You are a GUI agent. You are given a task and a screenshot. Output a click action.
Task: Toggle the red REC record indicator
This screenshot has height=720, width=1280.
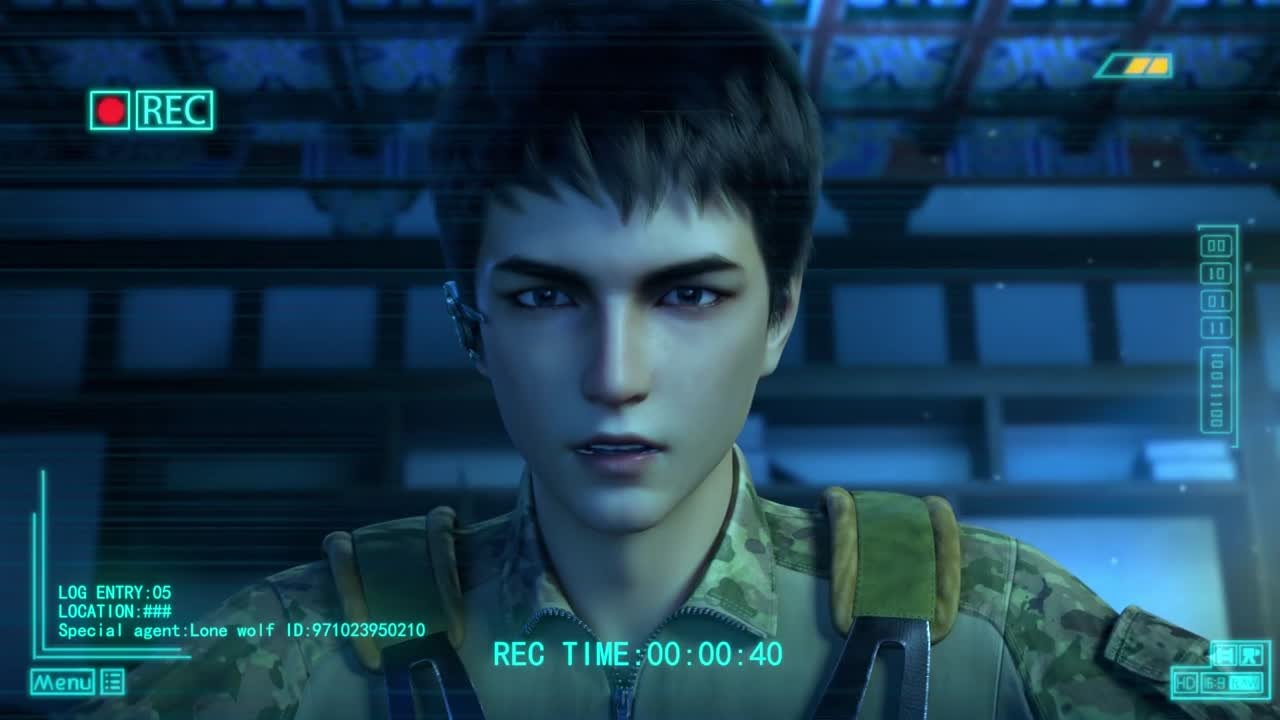pyautogui.click(x=110, y=110)
